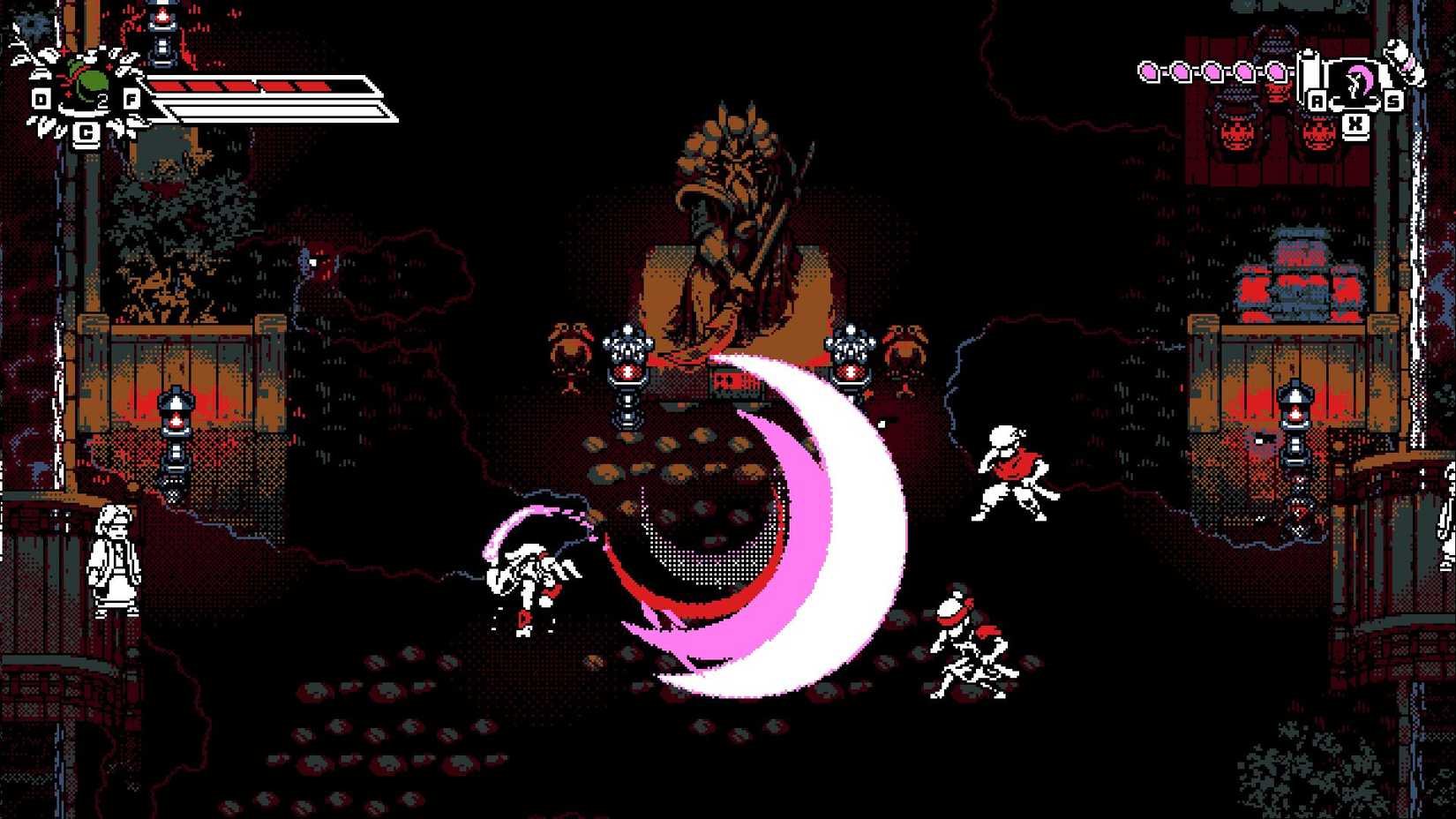Click the D key prompt icon

click(41, 99)
